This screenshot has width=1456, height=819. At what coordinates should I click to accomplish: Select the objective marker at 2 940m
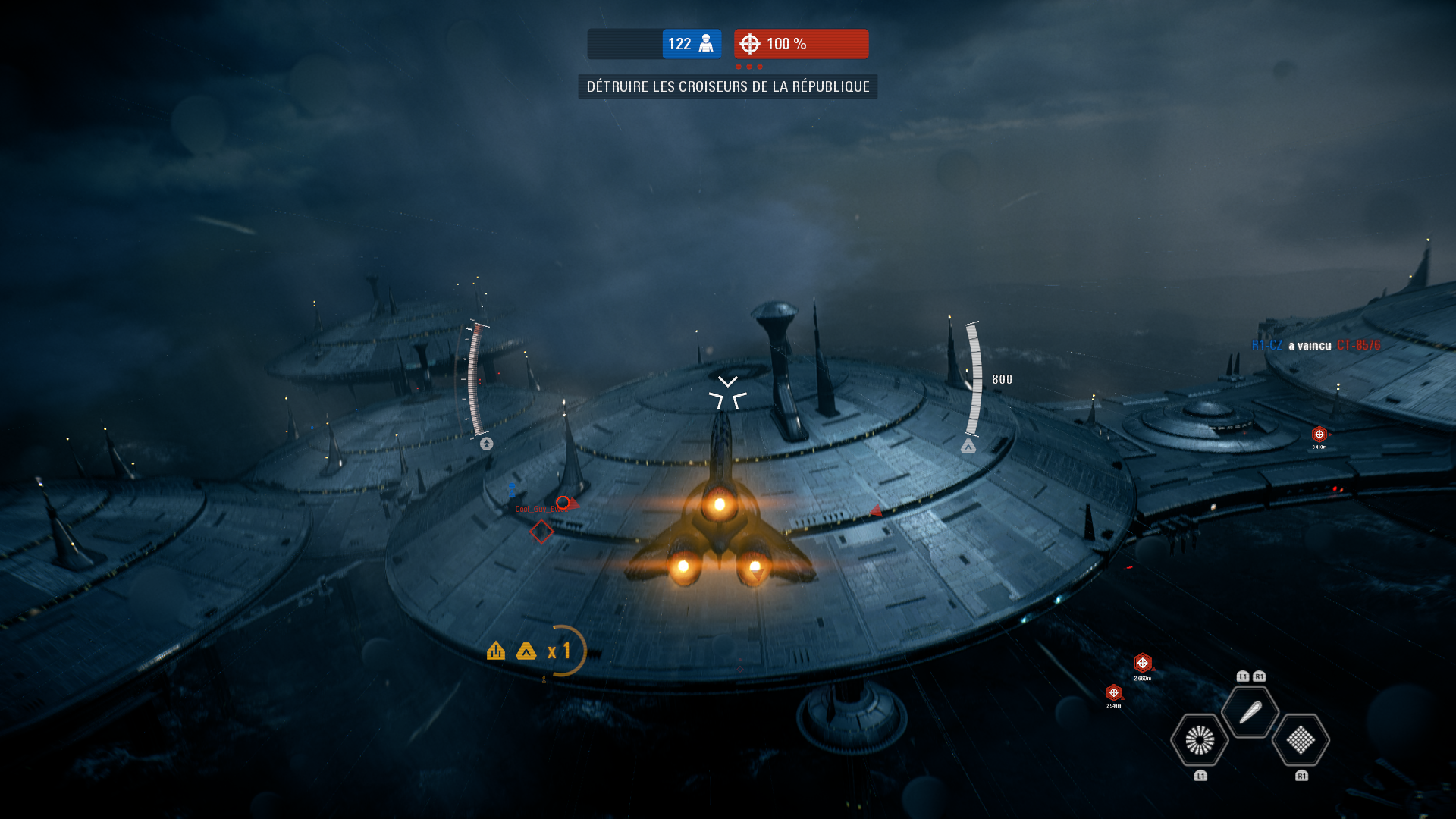1113,692
